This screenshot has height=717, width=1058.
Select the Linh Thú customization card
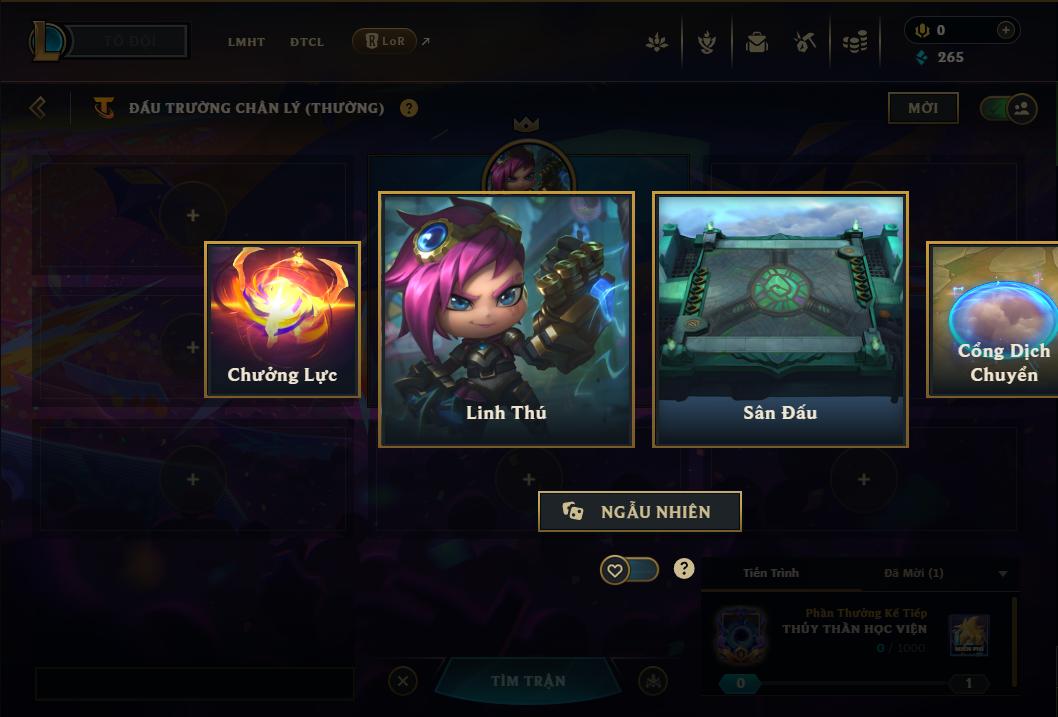[x=506, y=319]
